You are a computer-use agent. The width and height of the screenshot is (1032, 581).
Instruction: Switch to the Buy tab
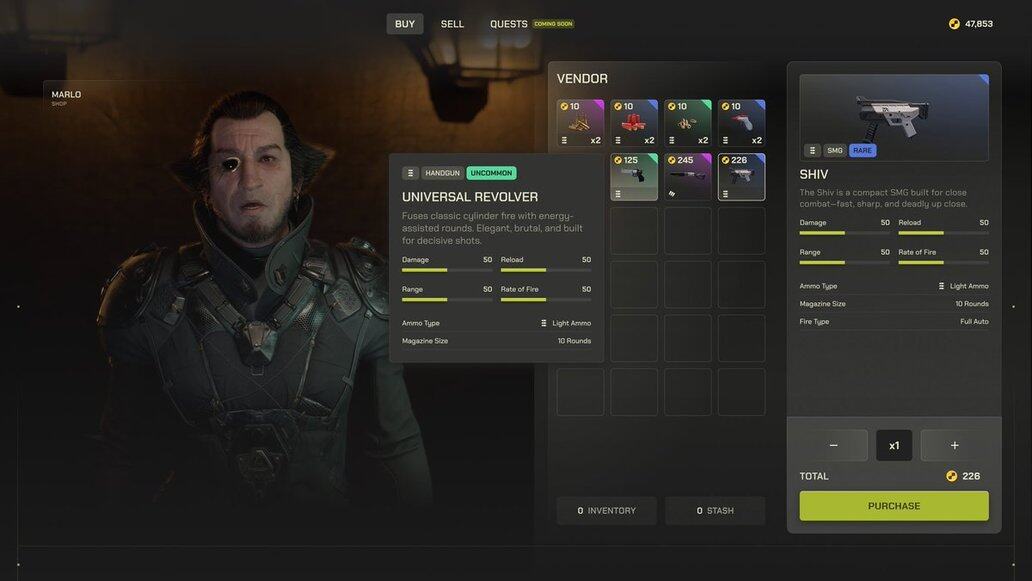[405, 24]
